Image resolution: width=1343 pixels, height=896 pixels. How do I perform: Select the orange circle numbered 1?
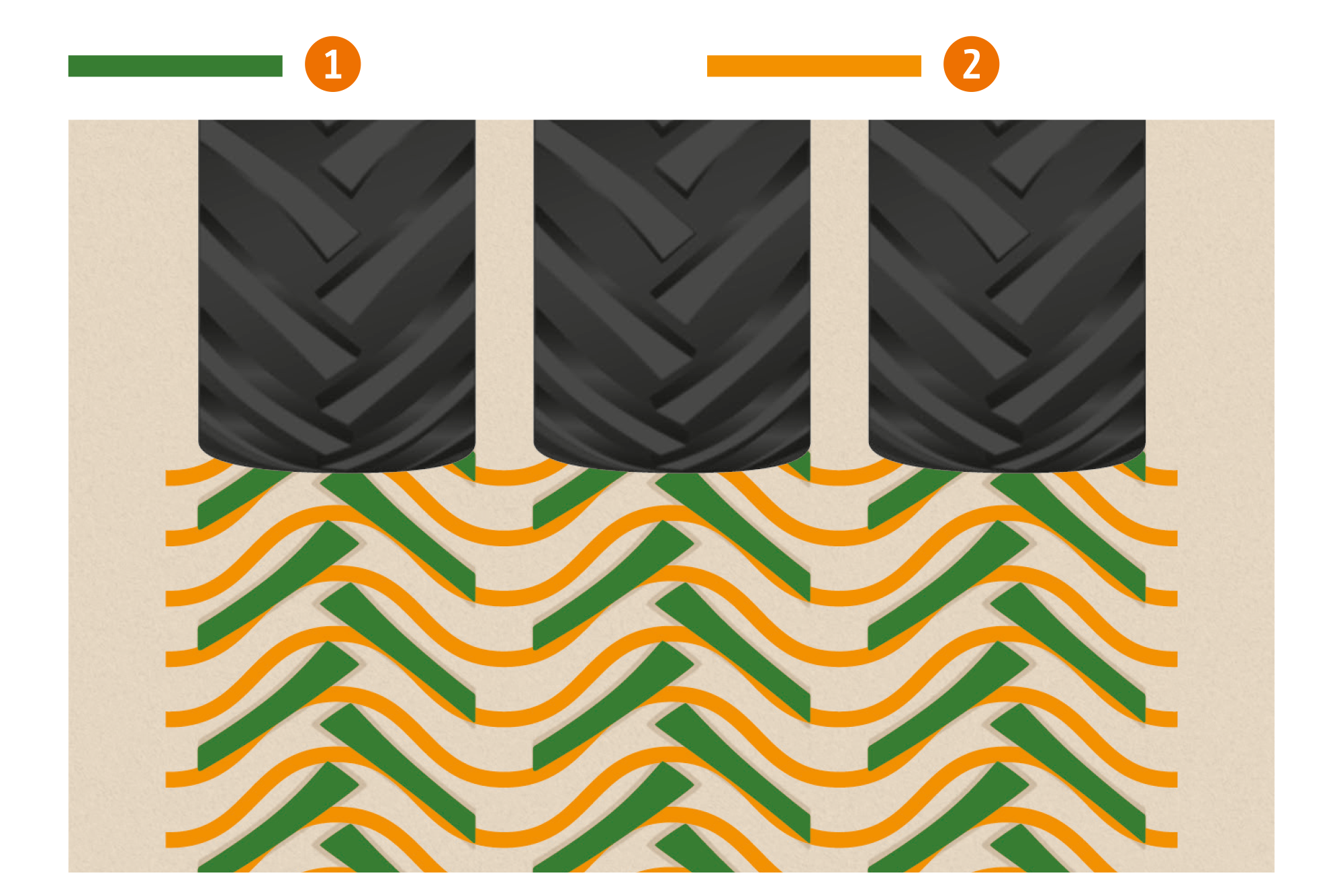pyautogui.click(x=332, y=64)
